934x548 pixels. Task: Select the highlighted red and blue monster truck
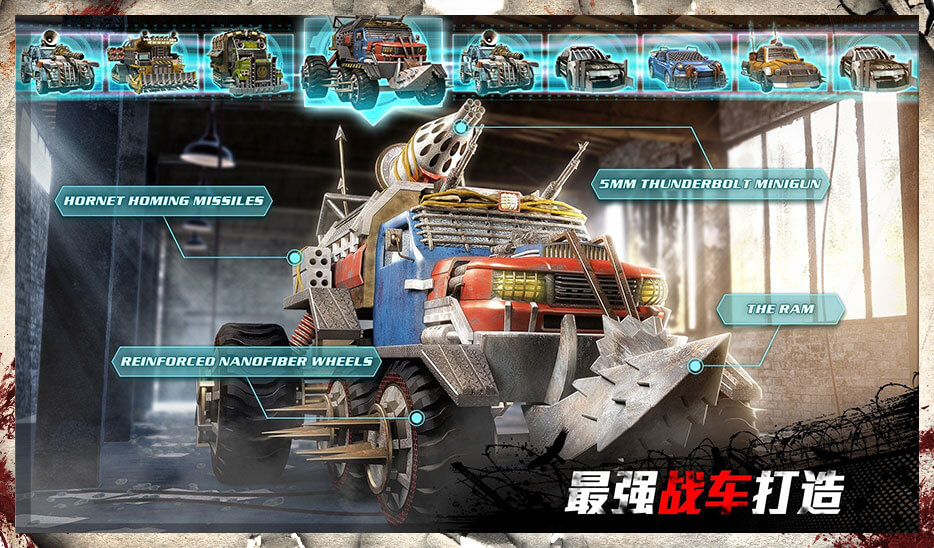(374, 62)
